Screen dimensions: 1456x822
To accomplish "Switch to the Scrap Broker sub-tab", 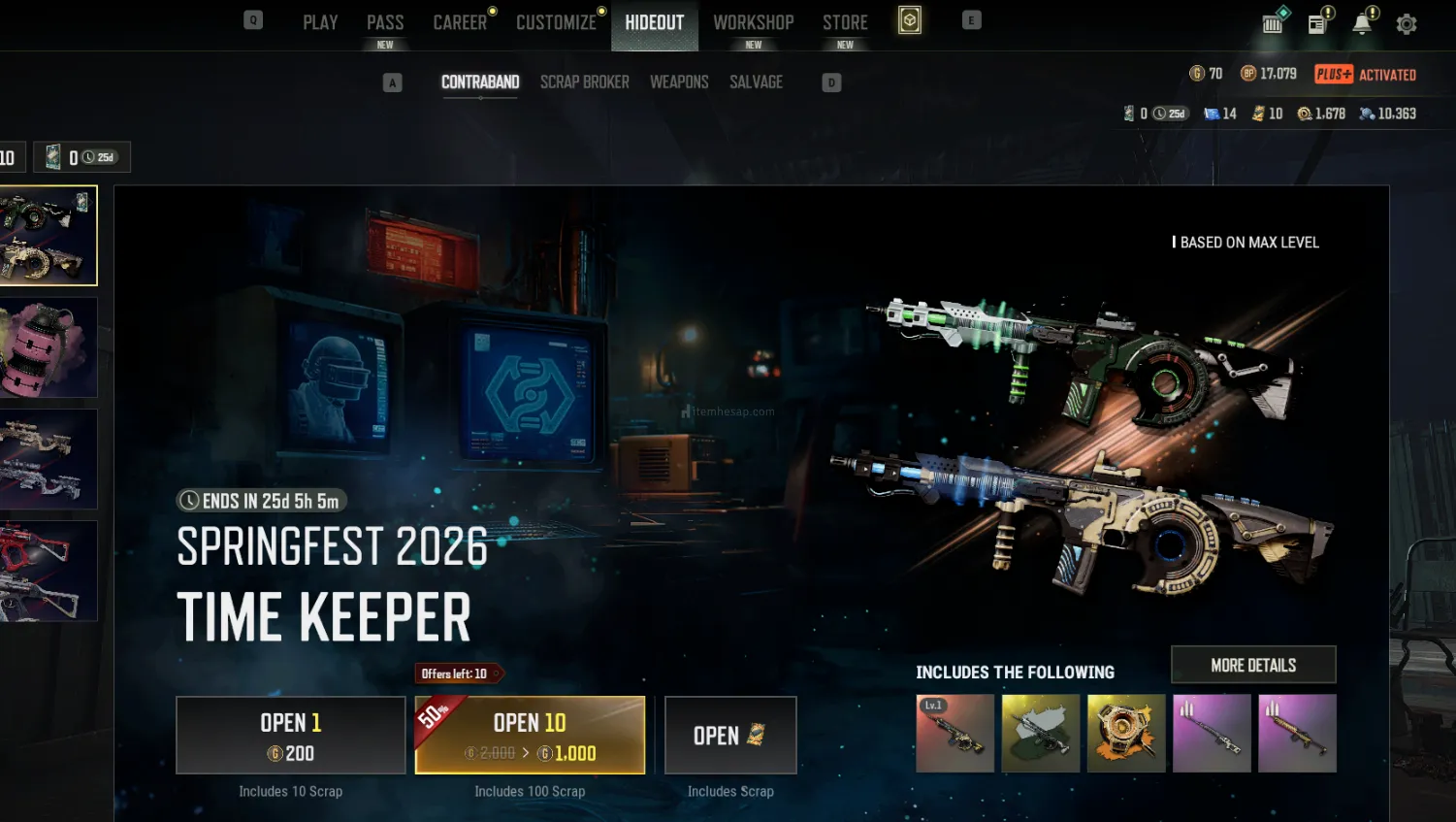I will (584, 82).
